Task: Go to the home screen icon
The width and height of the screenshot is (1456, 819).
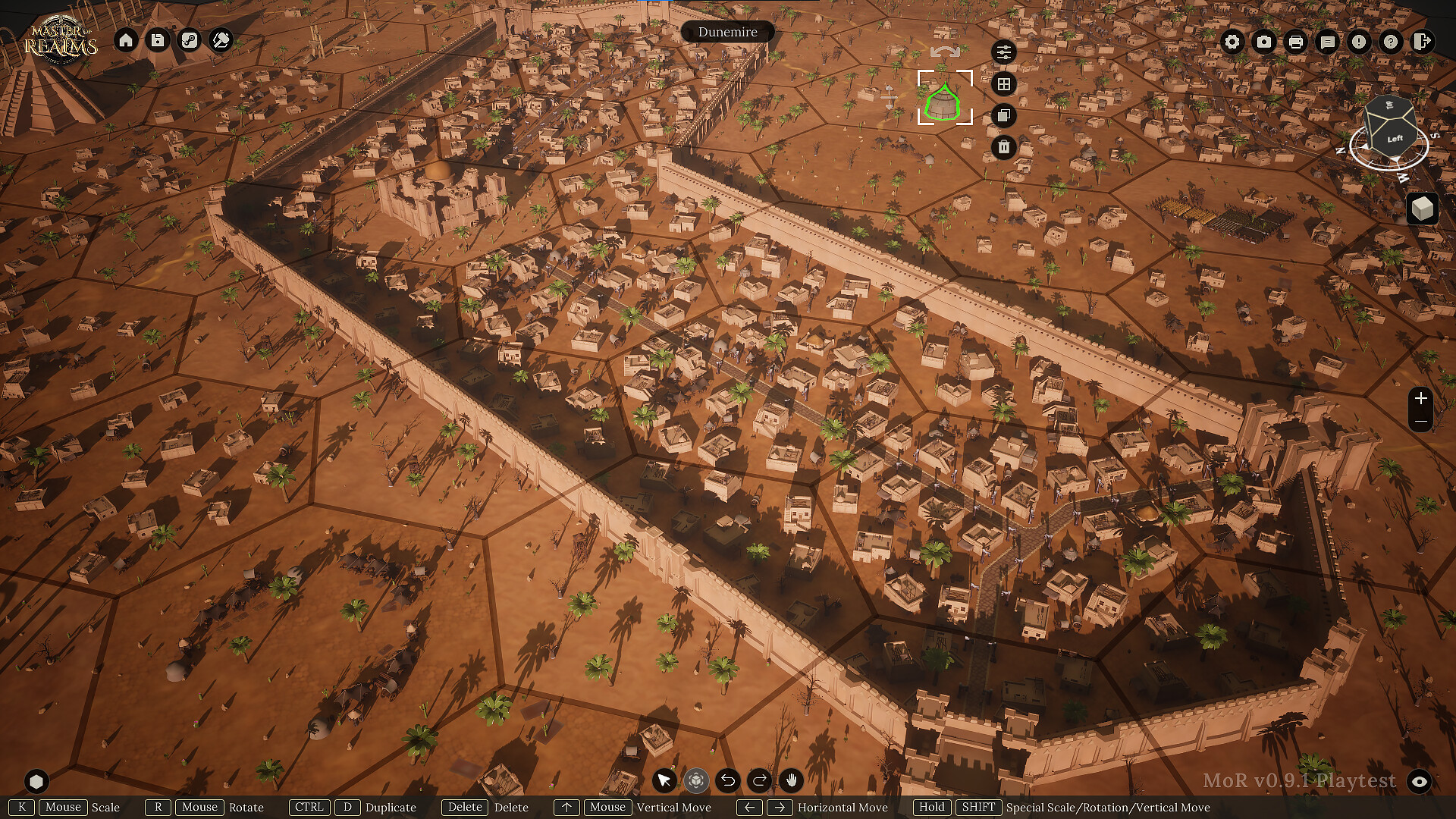Action: pyautogui.click(x=126, y=40)
